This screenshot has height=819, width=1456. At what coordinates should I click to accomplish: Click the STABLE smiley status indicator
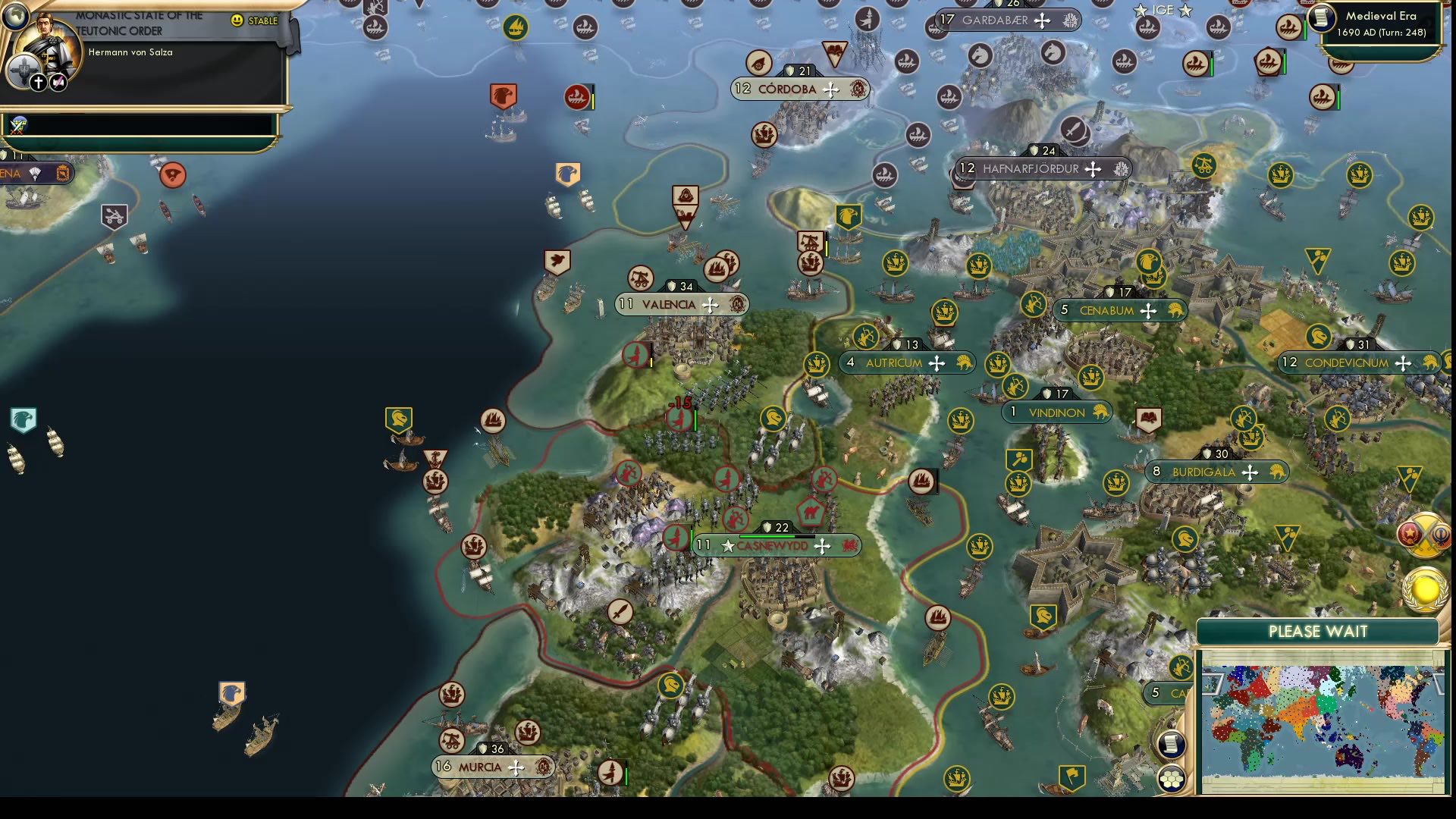(x=237, y=21)
